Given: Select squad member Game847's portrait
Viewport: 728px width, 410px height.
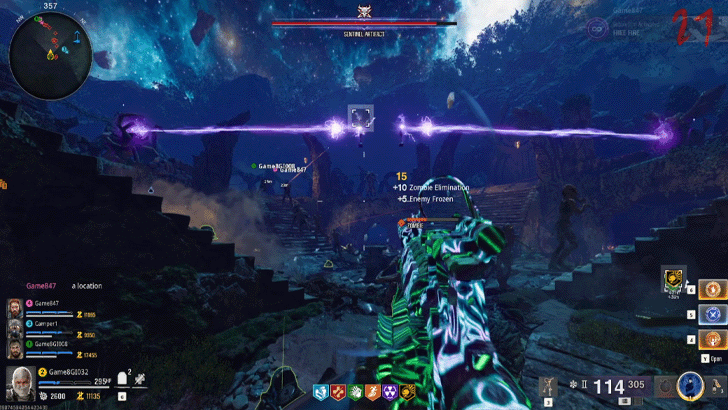Looking at the screenshot, I should (14, 306).
